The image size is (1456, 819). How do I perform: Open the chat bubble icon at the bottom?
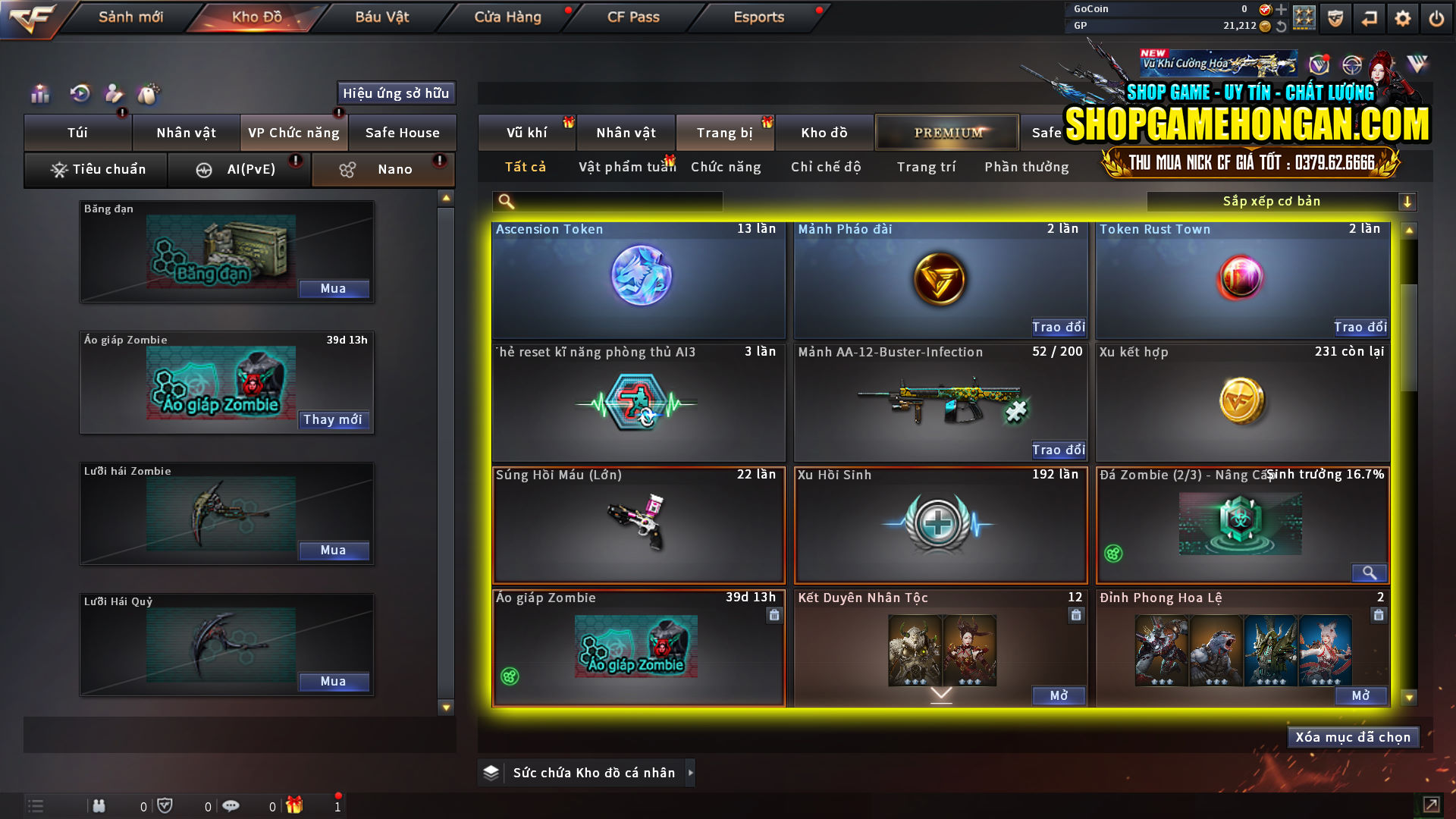click(231, 805)
